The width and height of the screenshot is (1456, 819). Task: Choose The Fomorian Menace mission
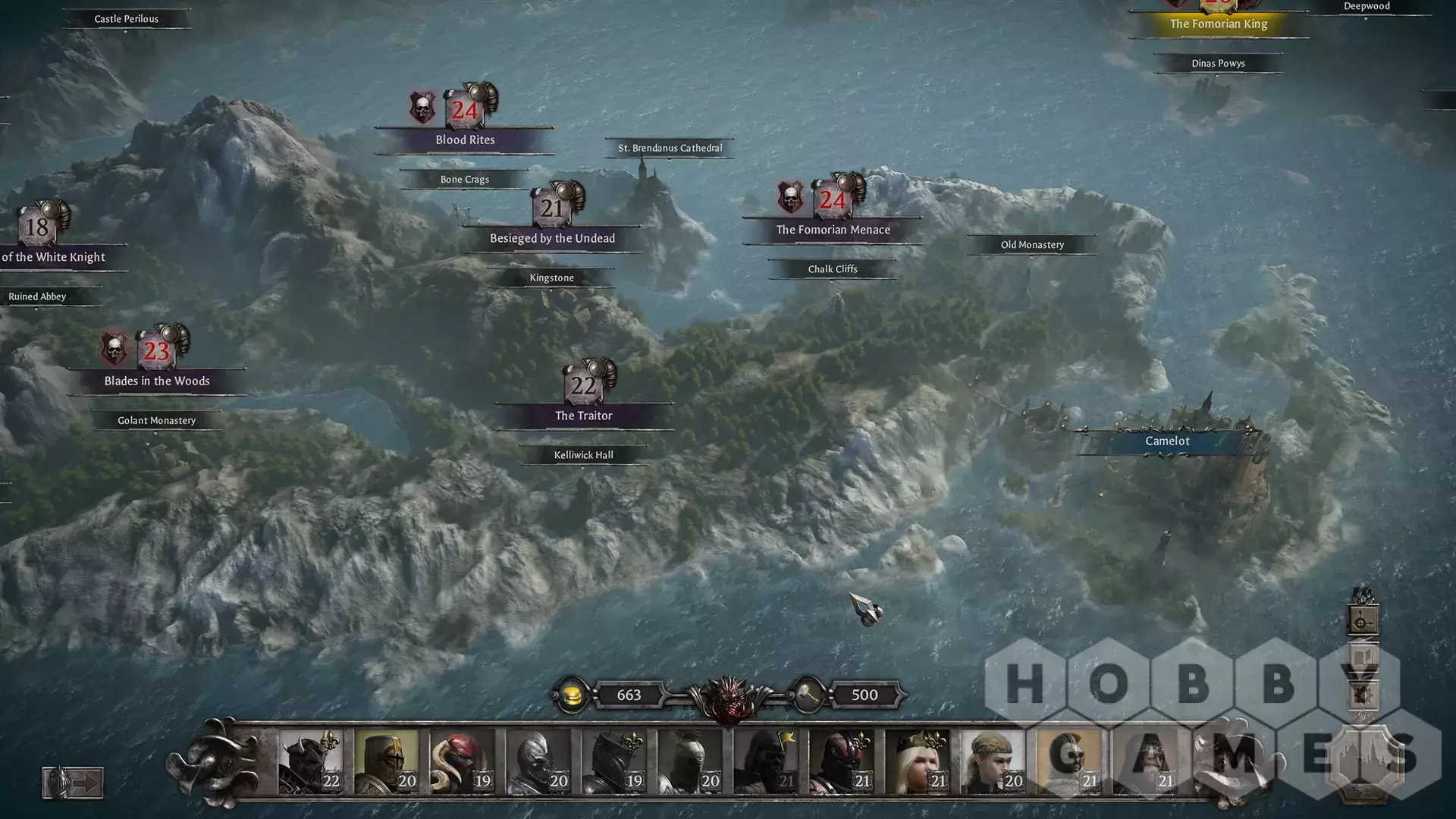833,229
